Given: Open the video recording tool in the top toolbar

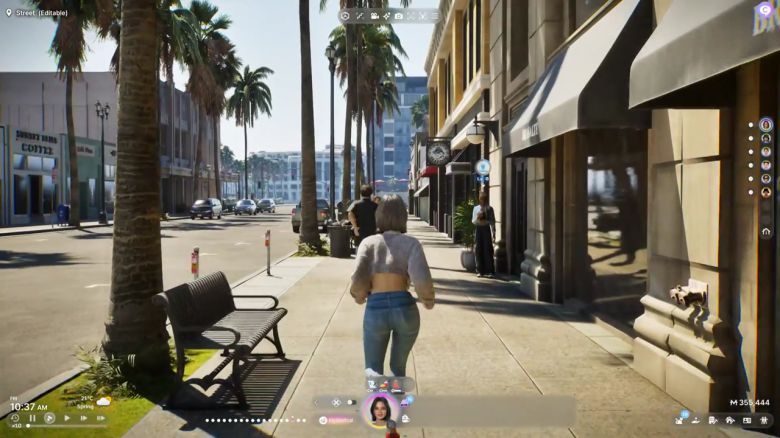Looking at the screenshot, I should click(374, 16).
